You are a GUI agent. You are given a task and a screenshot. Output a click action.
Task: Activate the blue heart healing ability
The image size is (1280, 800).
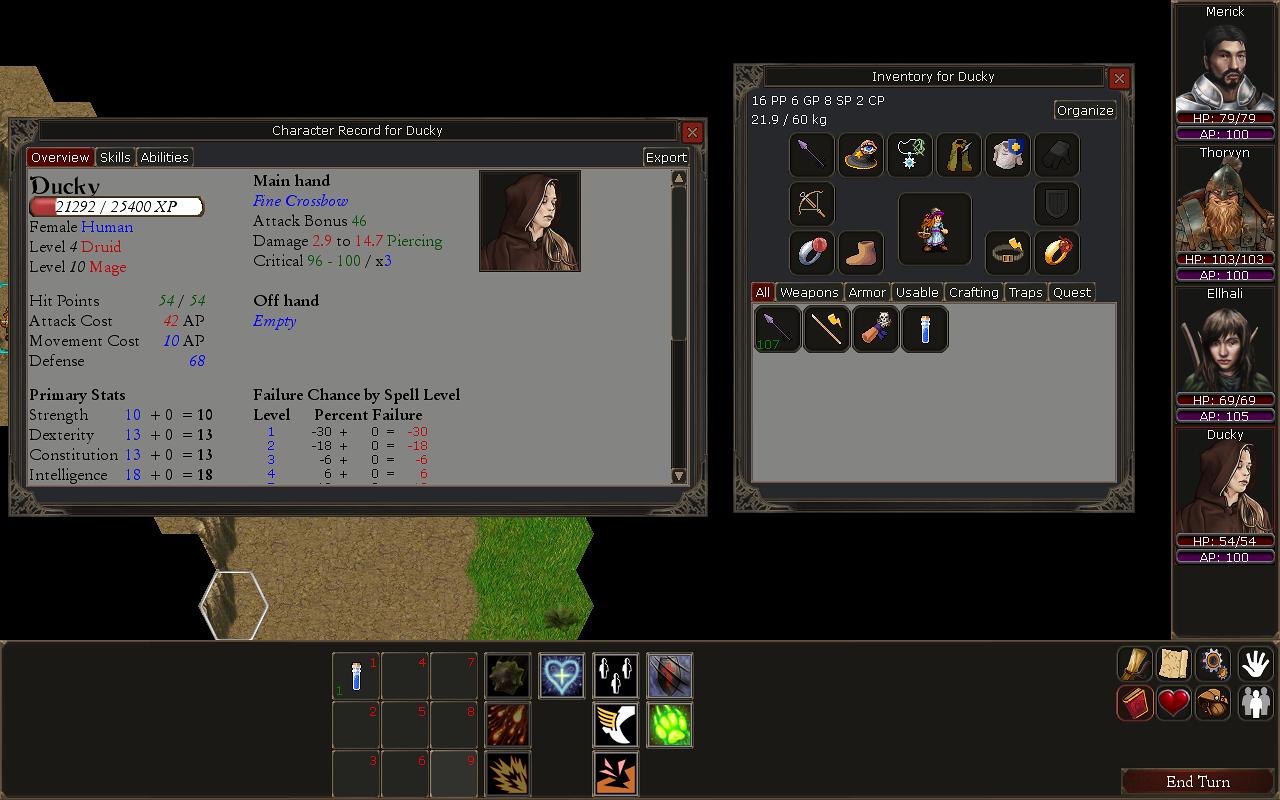562,676
